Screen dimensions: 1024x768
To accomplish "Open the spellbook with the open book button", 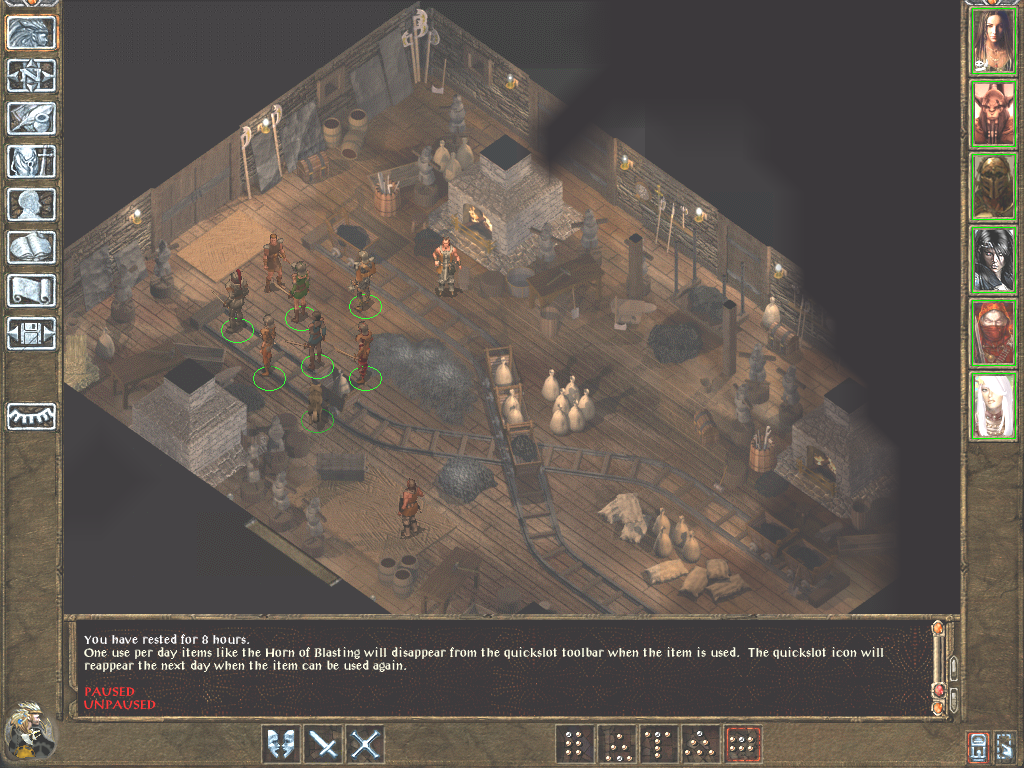I will click(x=32, y=247).
